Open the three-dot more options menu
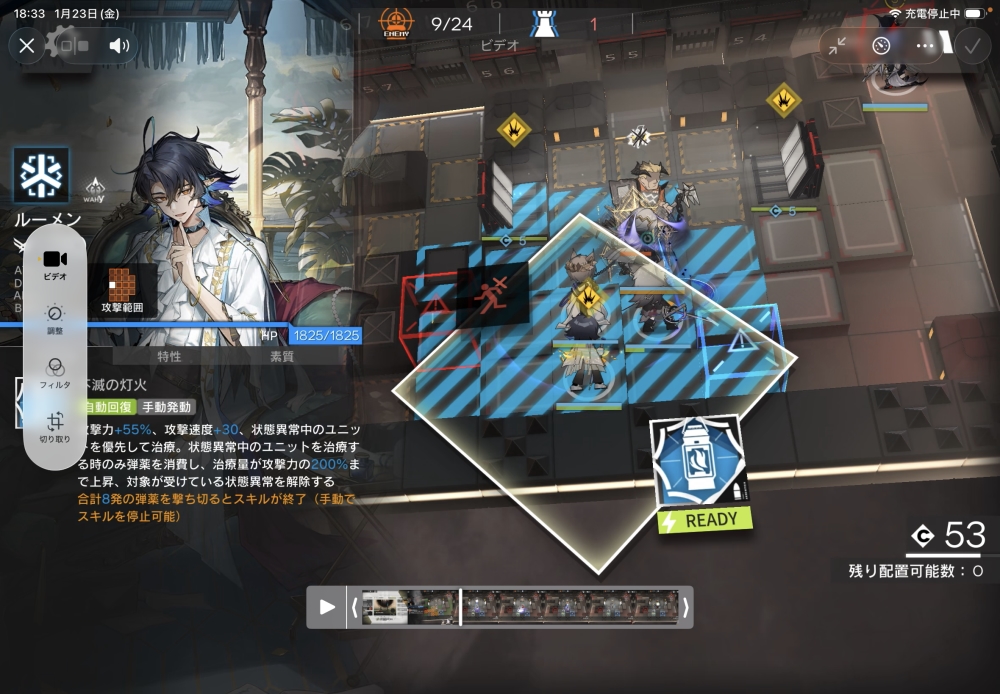This screenshot has width=1000, height=694. coord(925,45)
